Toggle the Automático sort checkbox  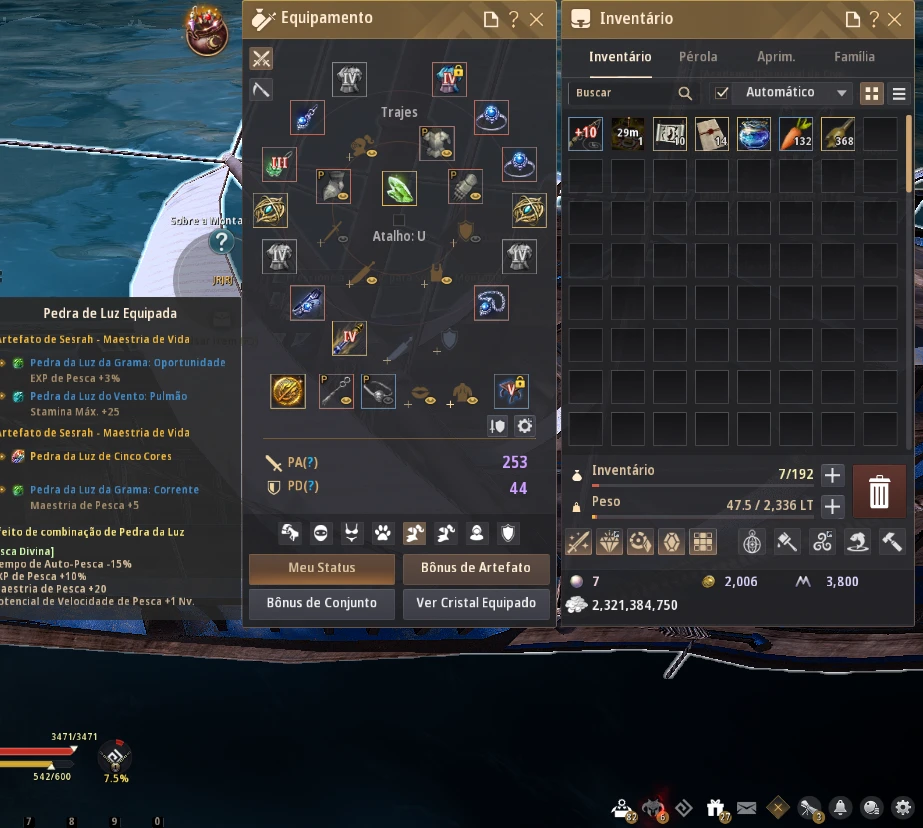coord(722,93)
